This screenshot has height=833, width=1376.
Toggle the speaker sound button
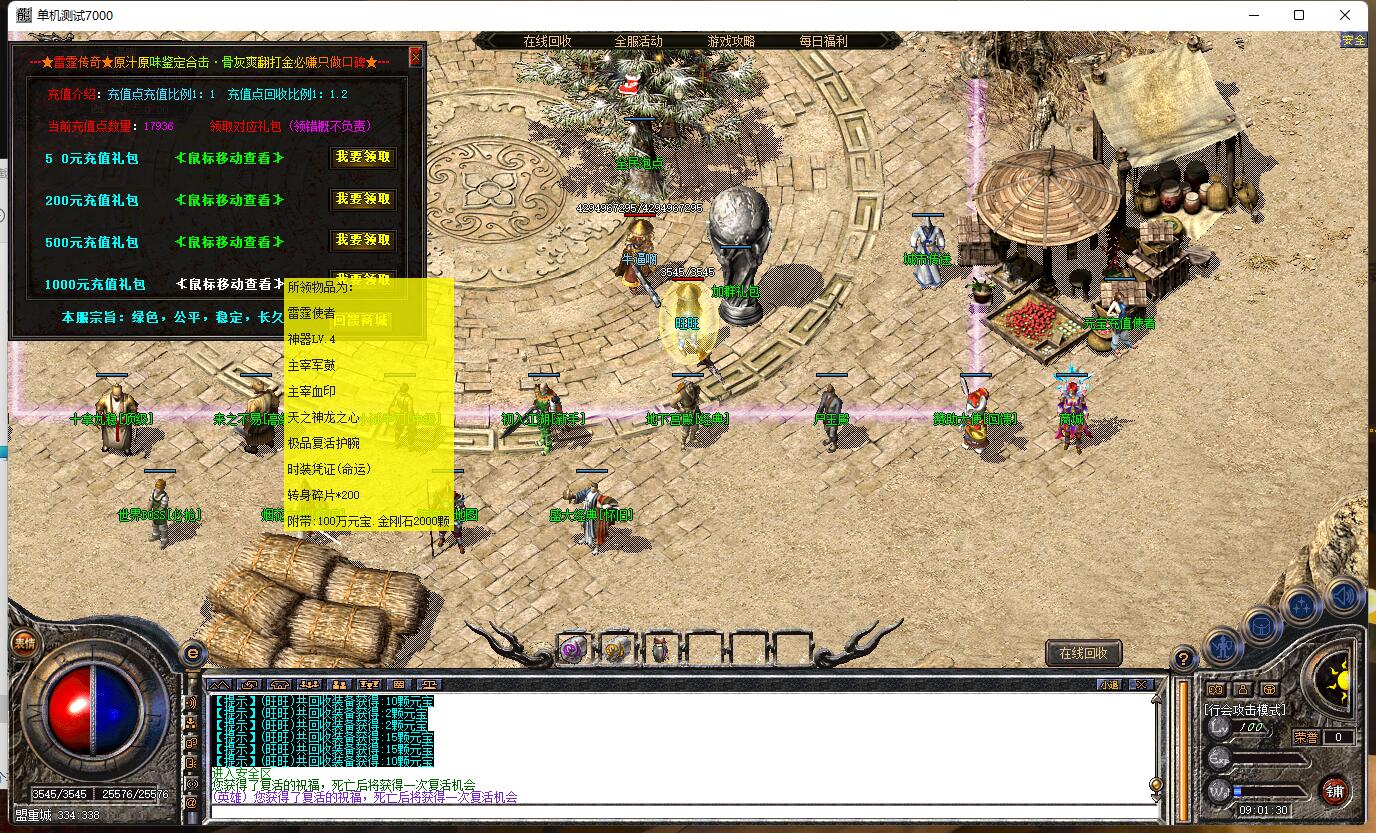pos(1343,598)
